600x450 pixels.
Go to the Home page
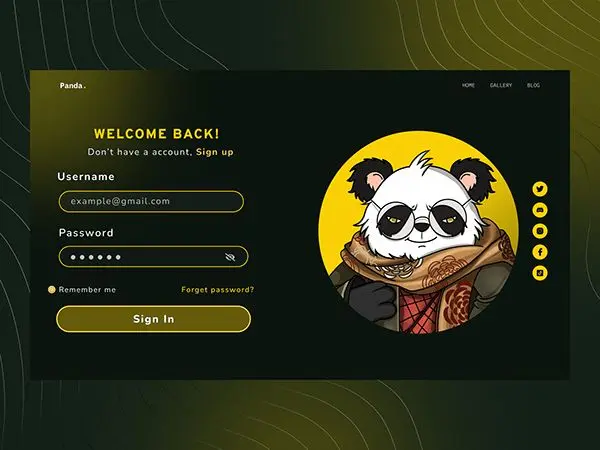468,86
